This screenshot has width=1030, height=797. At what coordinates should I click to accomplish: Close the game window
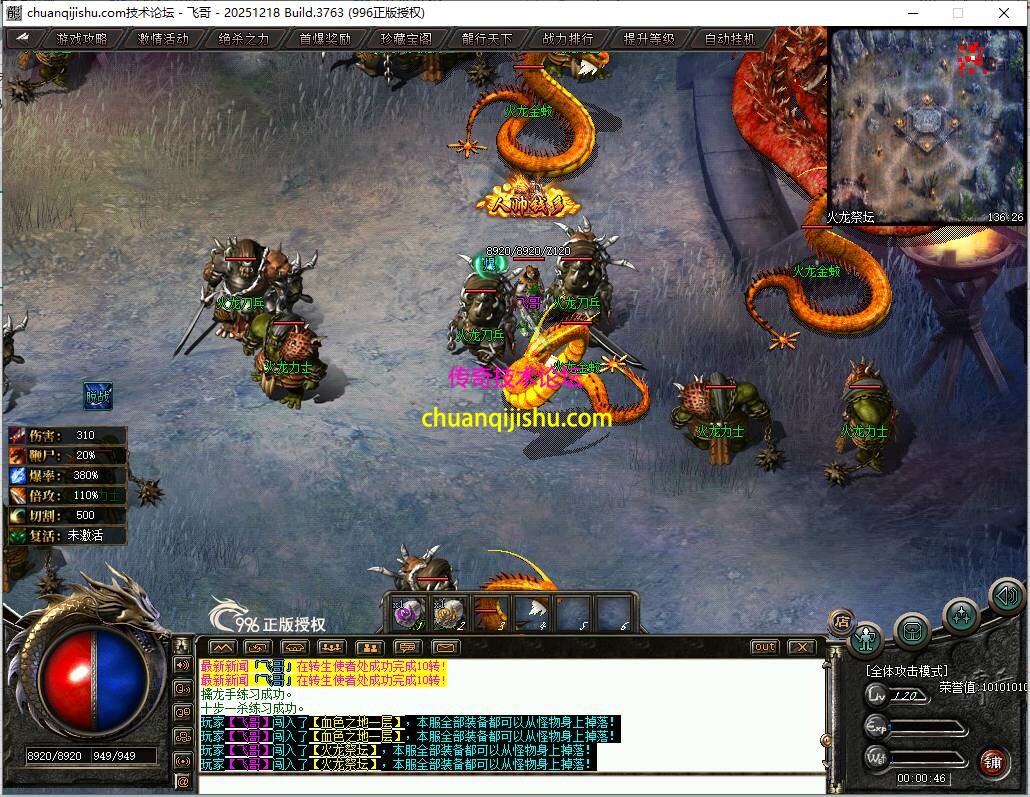[x=1004, y=13]
